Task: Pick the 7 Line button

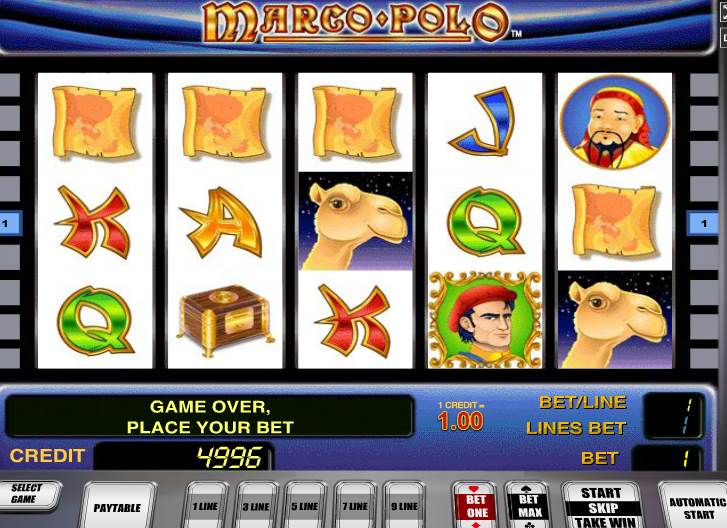Action: point(355,506)
